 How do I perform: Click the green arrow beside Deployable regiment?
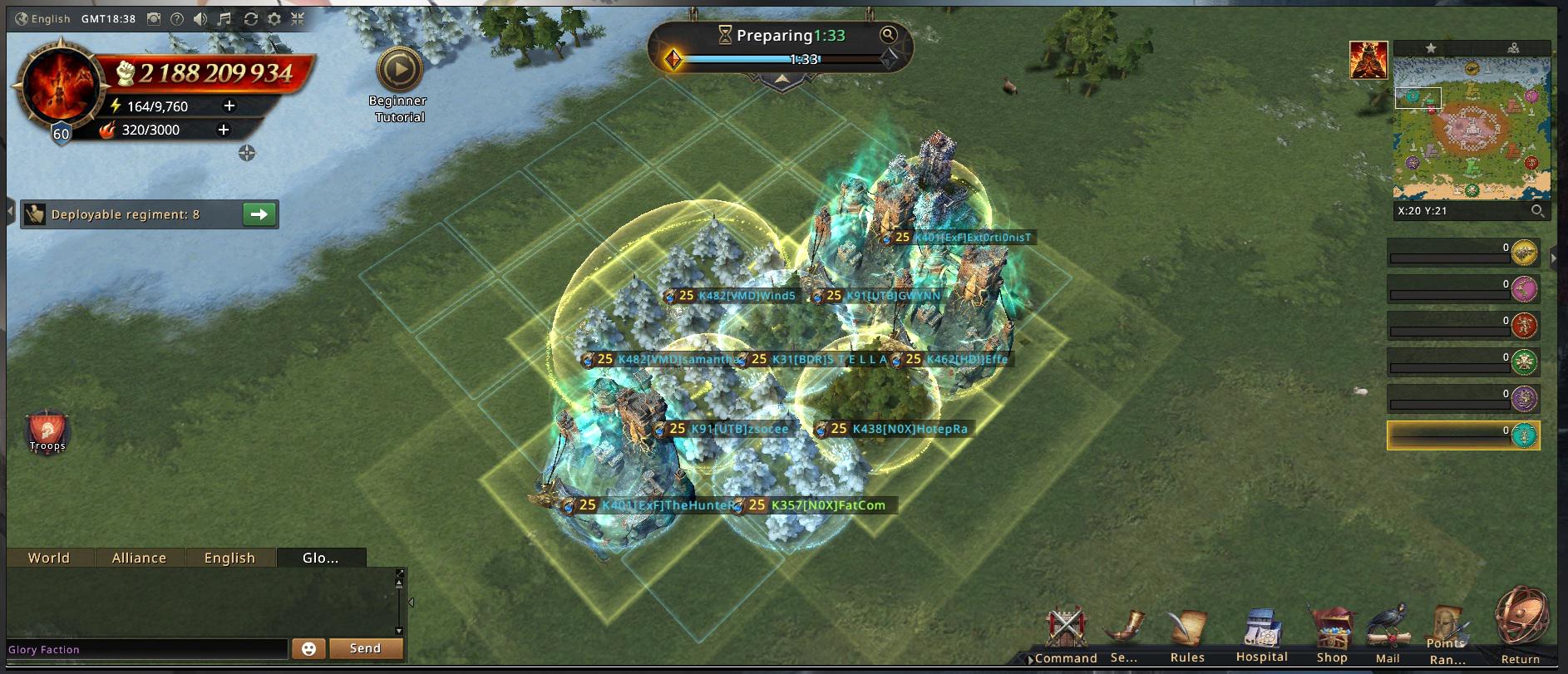[259, 214]
